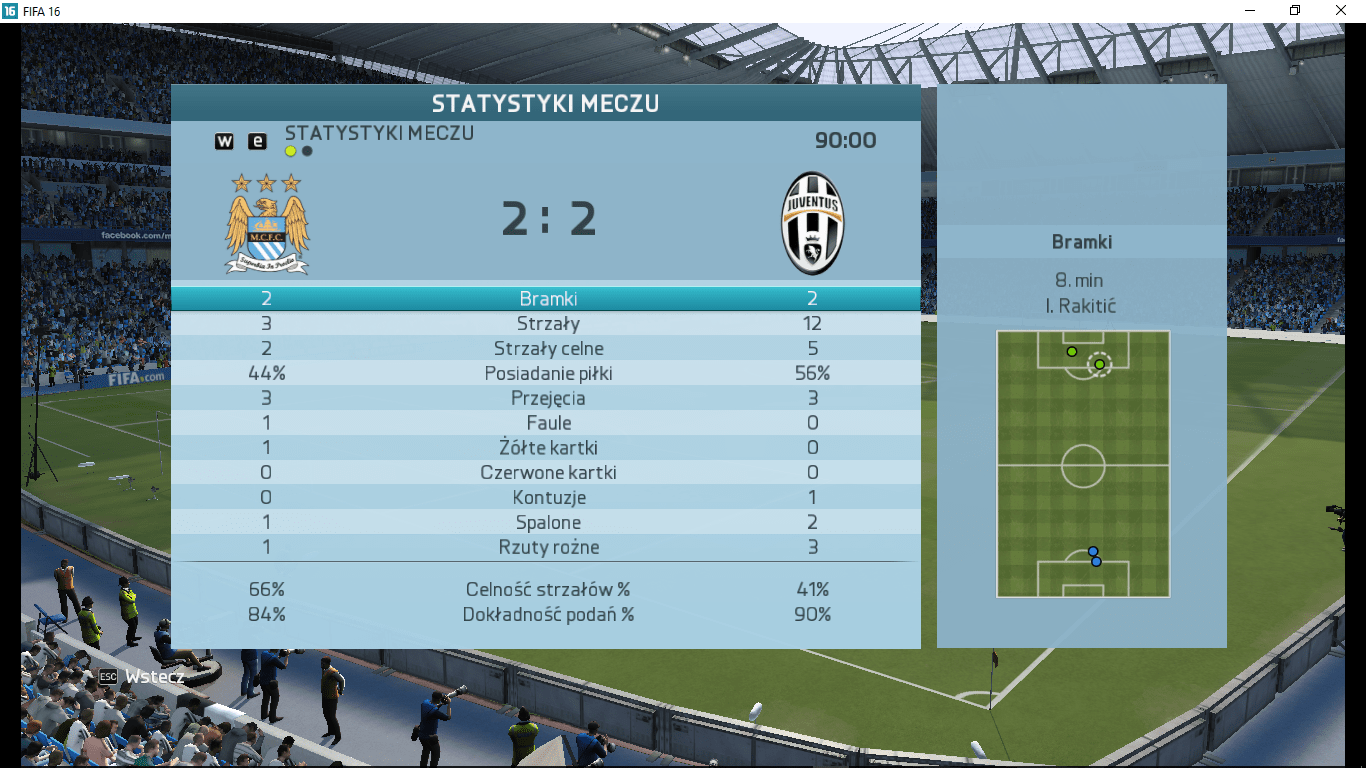Image resolution: width=1366 pixels, height=768 pixels.
Task: Select the Strzały stats row
Action: 547,324
